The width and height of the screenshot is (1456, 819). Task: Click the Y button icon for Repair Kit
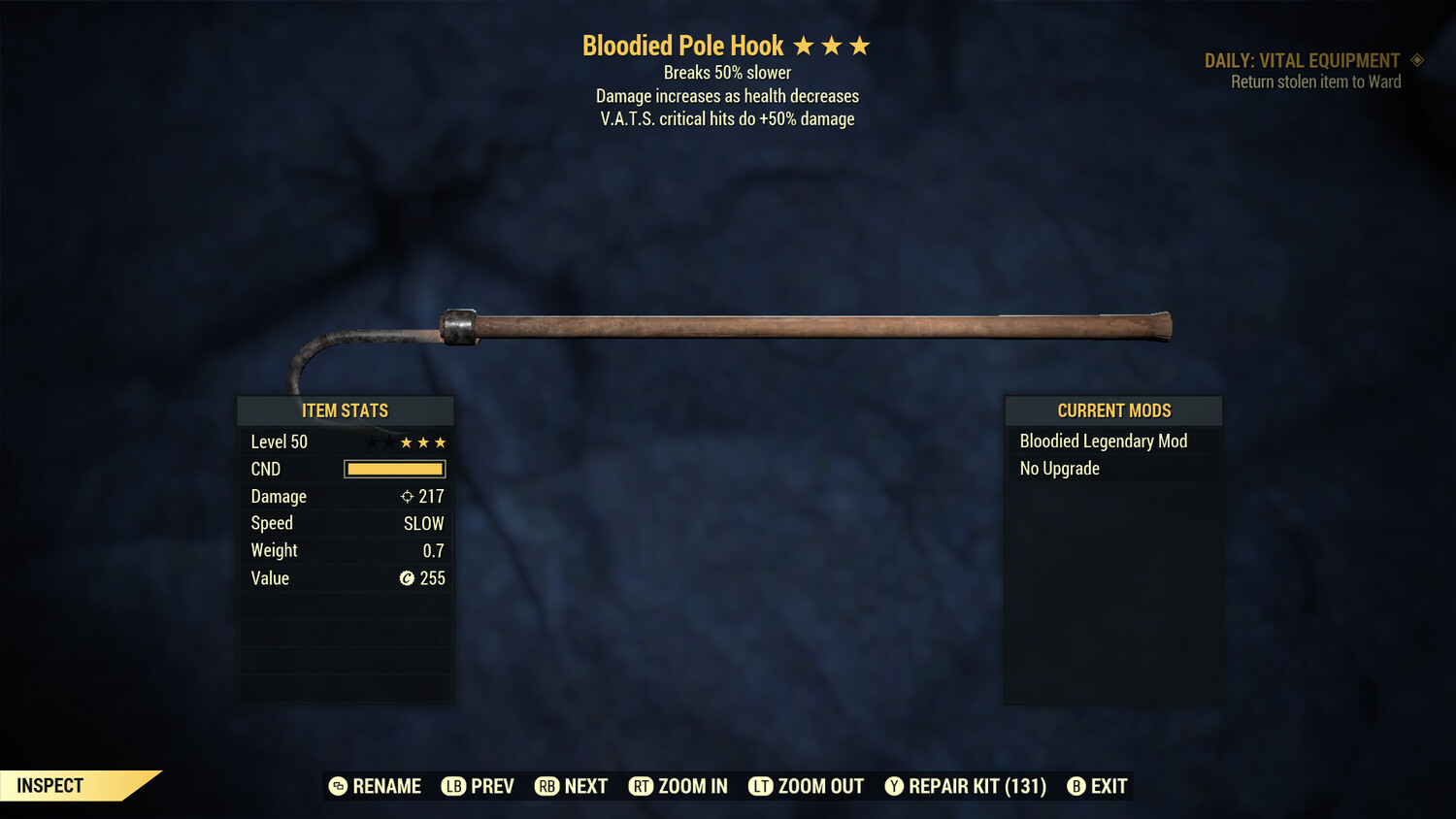tap(894, 786)
